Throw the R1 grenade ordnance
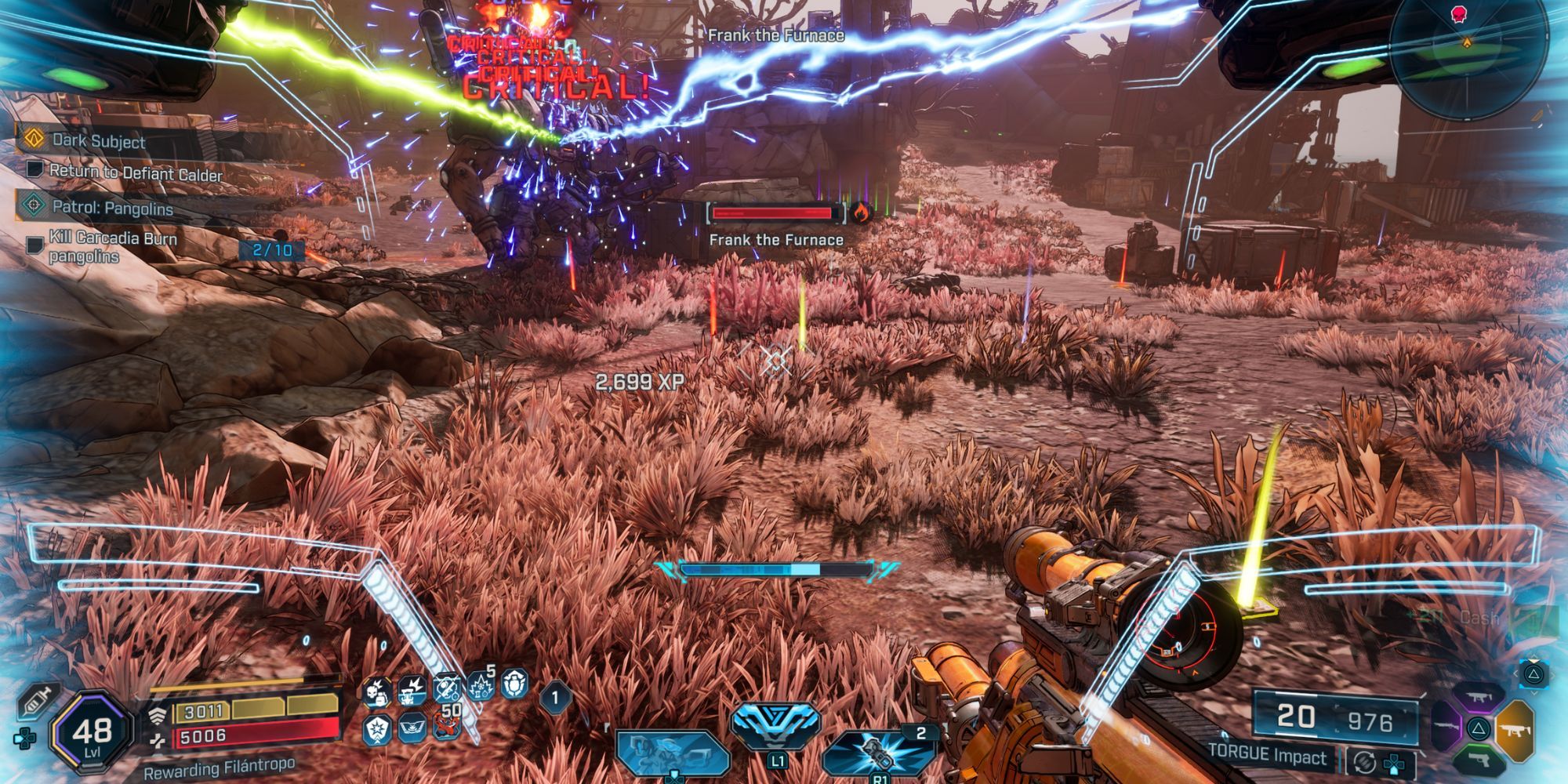This screenshot has width=1568, height=784. [878, 753]
